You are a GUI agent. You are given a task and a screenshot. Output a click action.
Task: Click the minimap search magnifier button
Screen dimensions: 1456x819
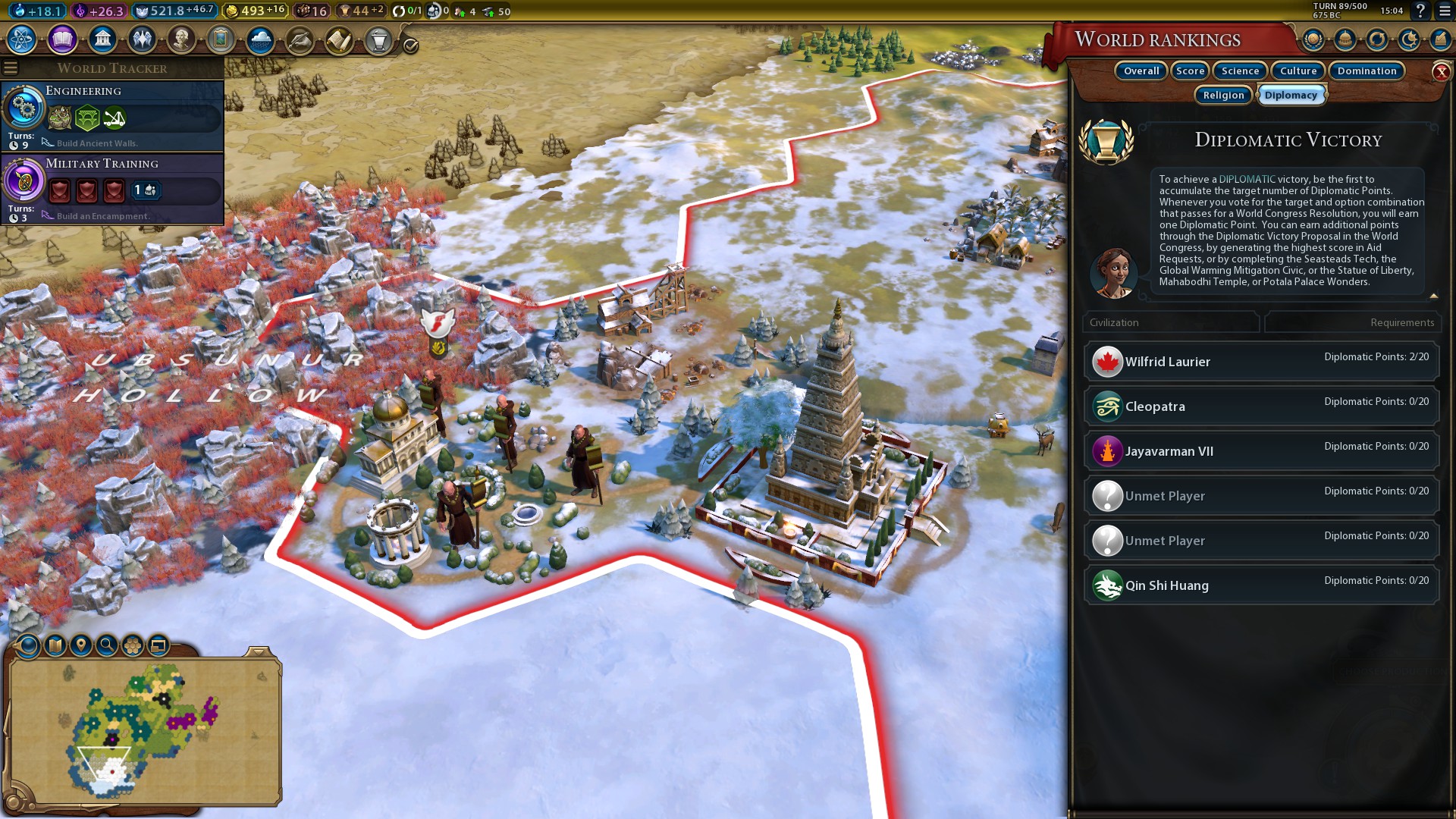click(x=107, y=645)
